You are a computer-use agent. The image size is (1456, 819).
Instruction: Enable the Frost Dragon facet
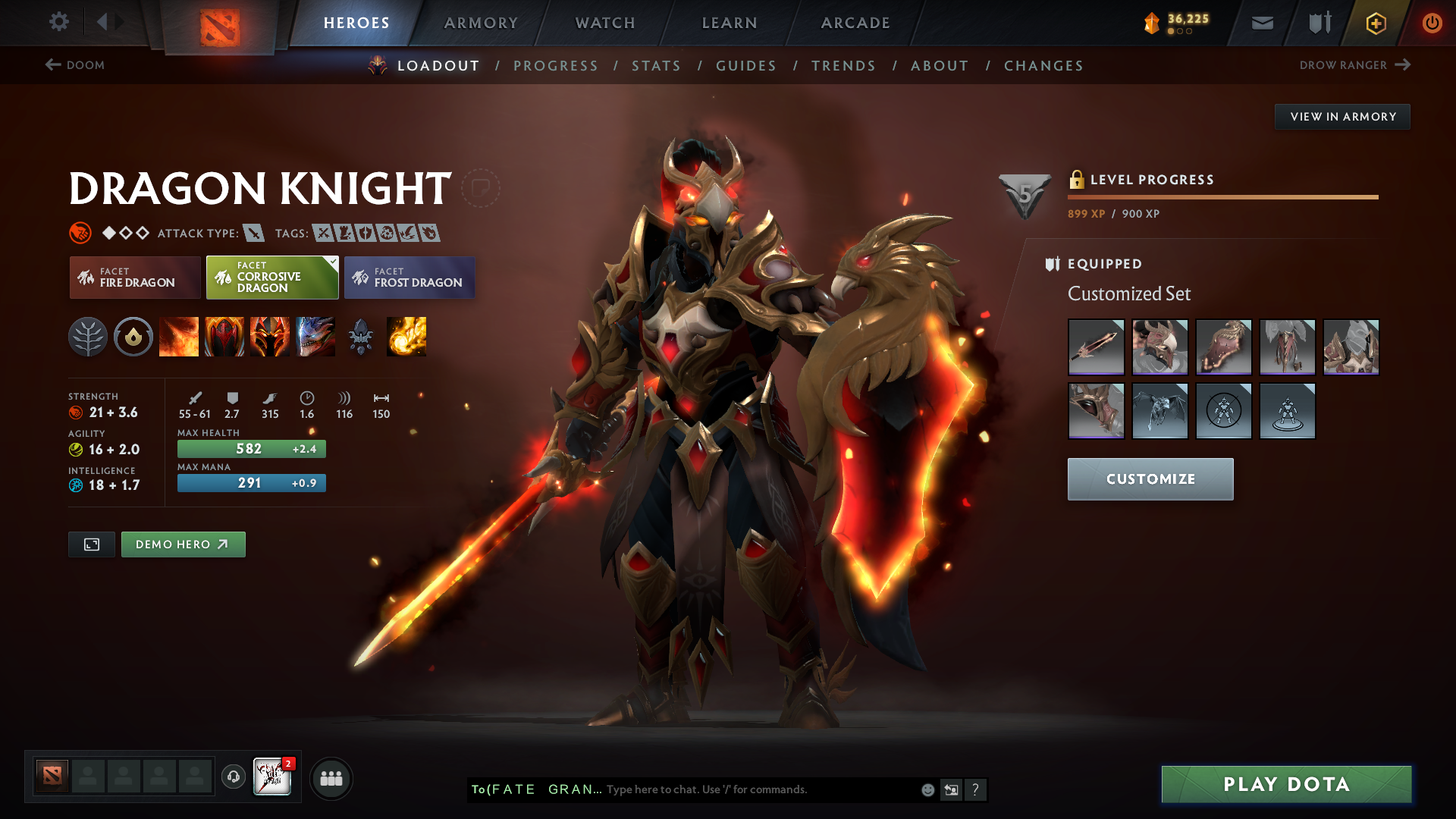pos(409,278)
